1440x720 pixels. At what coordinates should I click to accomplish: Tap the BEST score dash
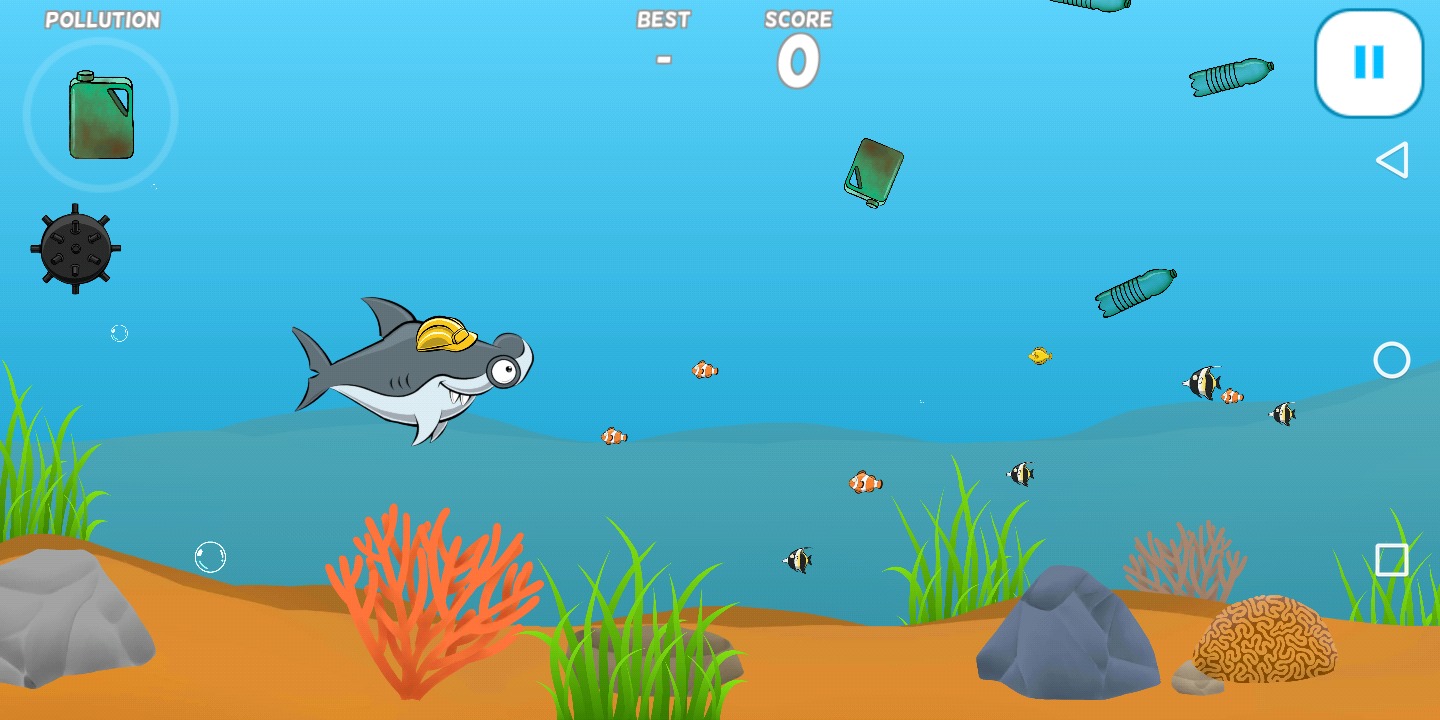click(x=663, y=58)
